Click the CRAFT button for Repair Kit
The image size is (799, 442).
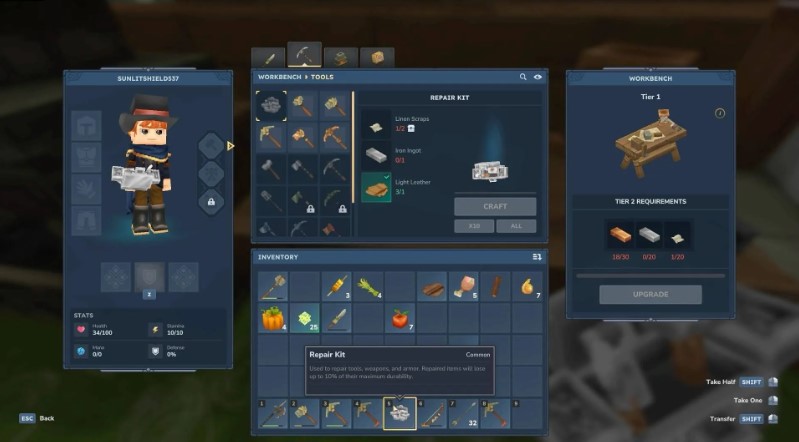tap(495, 206)
